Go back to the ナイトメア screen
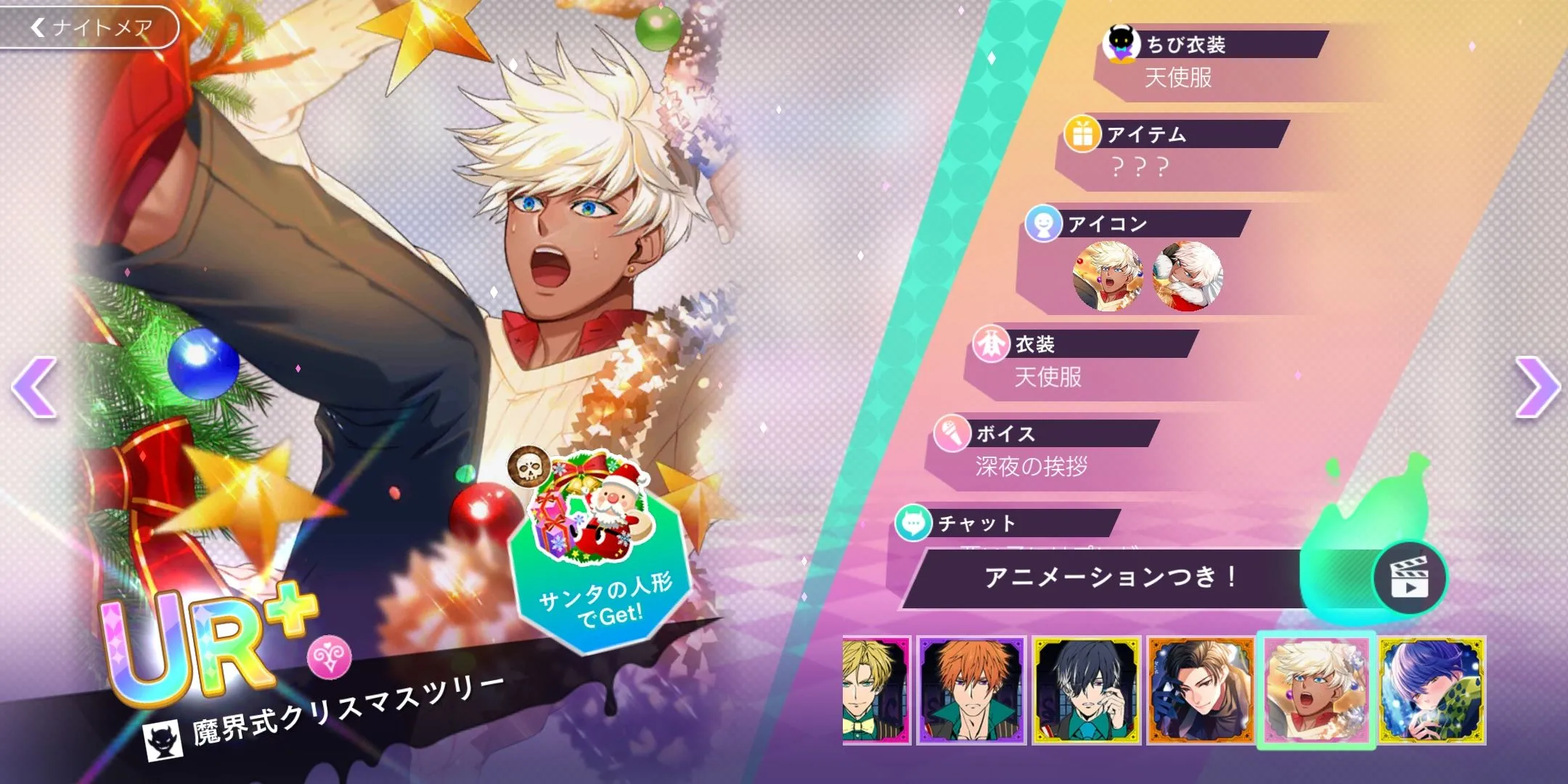1568x784 pixels. [90, 28]
